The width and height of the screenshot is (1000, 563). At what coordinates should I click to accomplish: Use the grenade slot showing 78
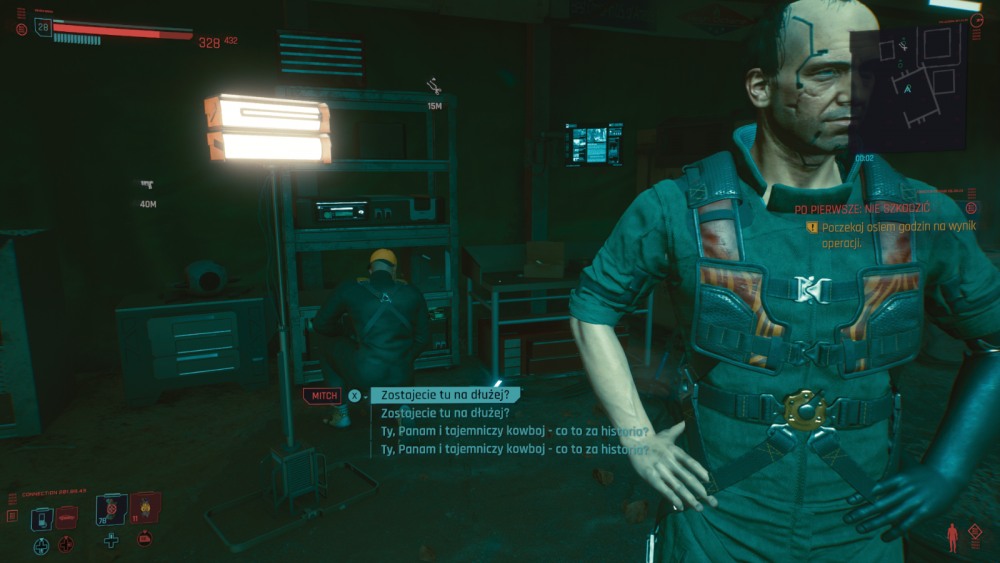[x=110, y=509]
